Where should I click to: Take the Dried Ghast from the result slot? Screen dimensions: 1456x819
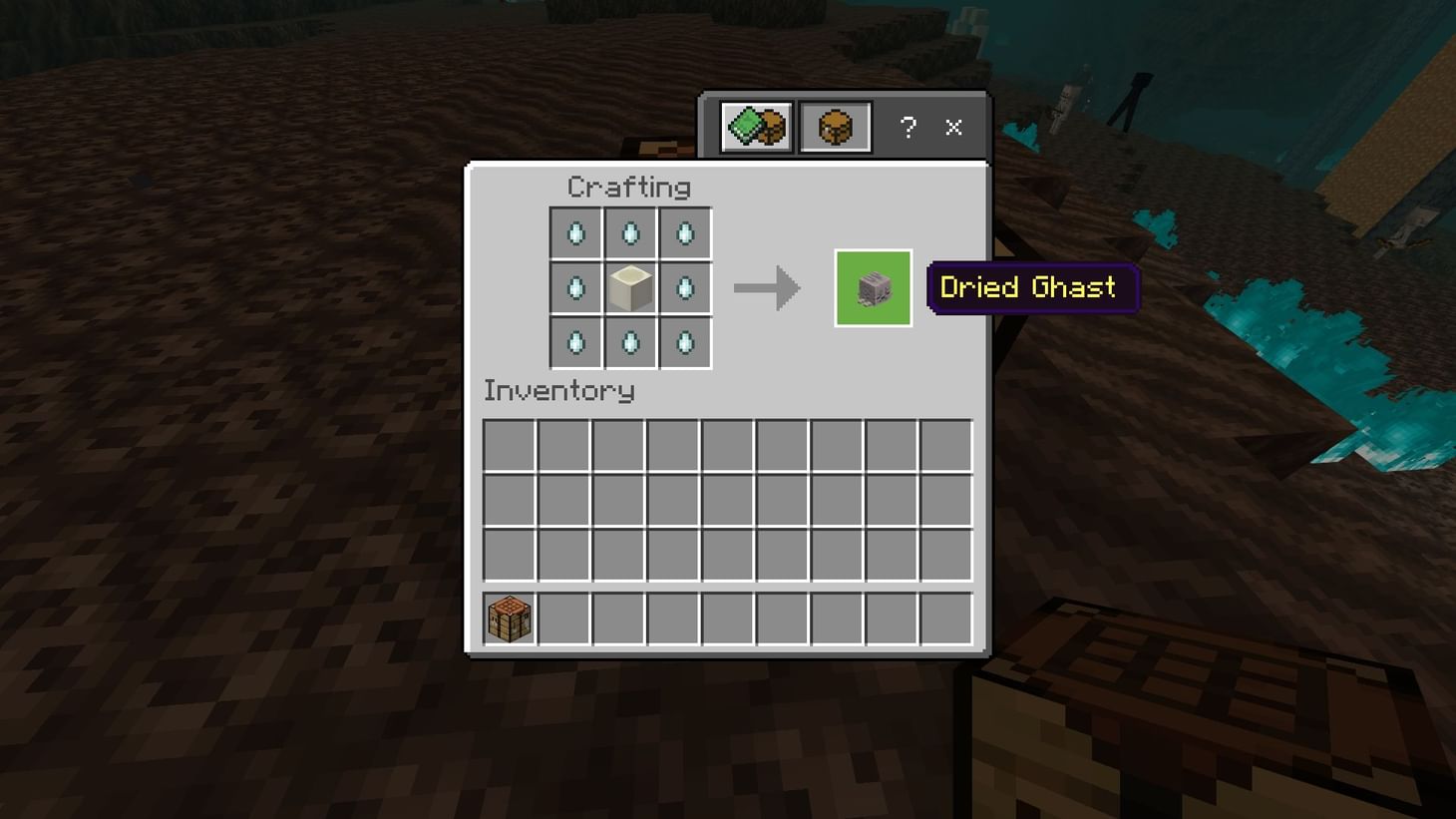872,287
